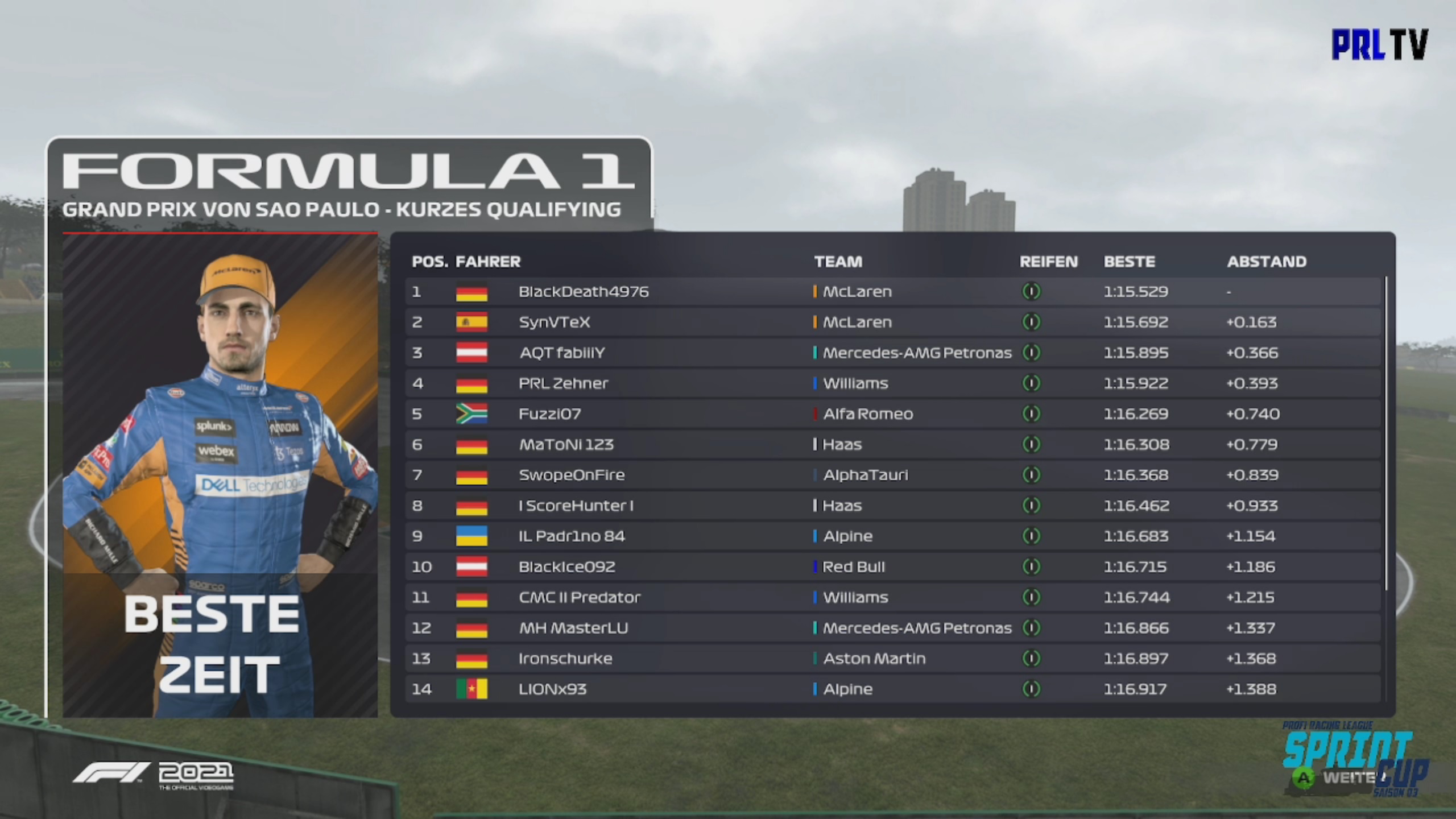
Task: Pick the PRL Zehner result row
Action: coord(893,383)
